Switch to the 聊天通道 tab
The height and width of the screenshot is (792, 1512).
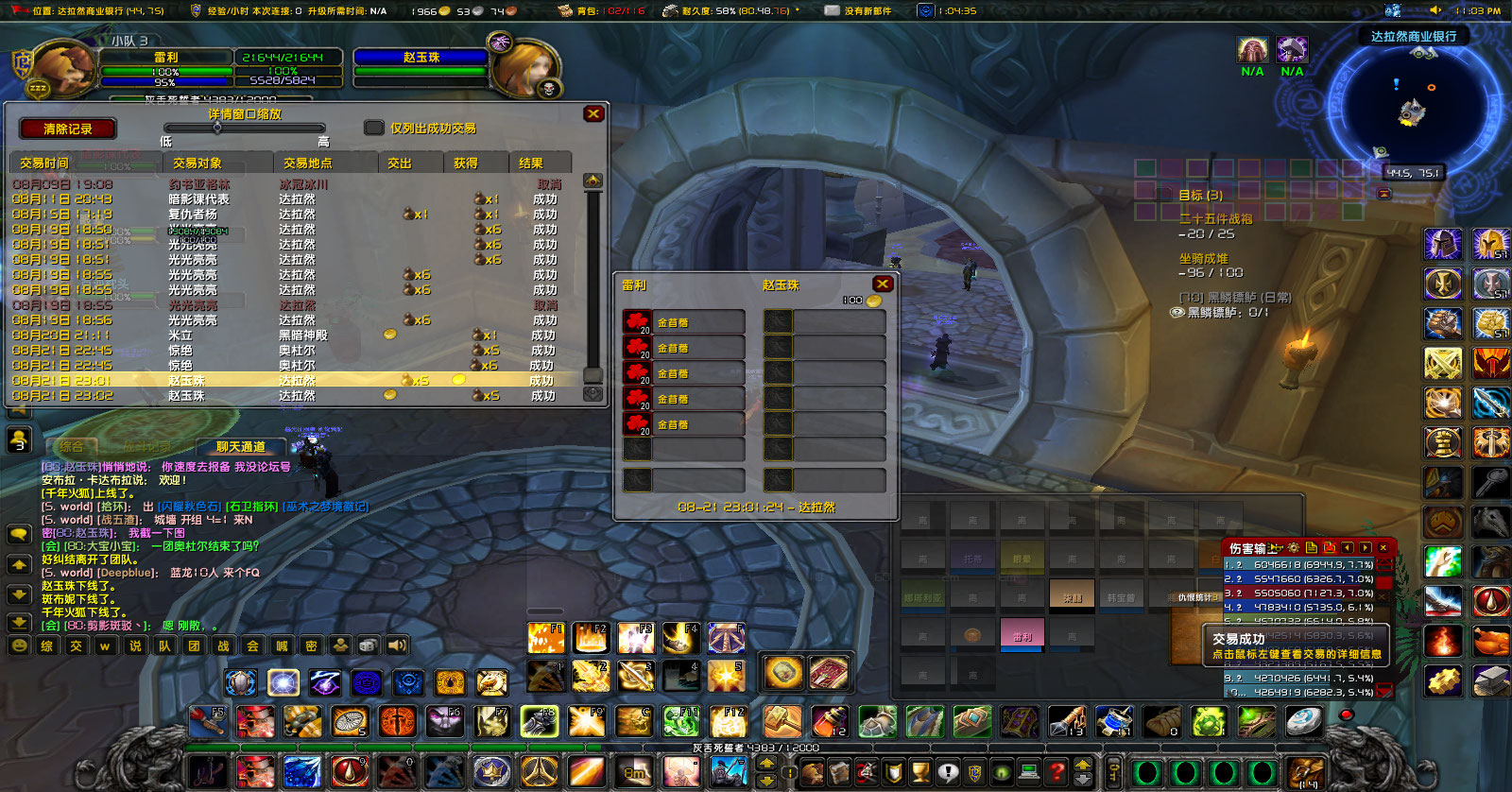240,447
